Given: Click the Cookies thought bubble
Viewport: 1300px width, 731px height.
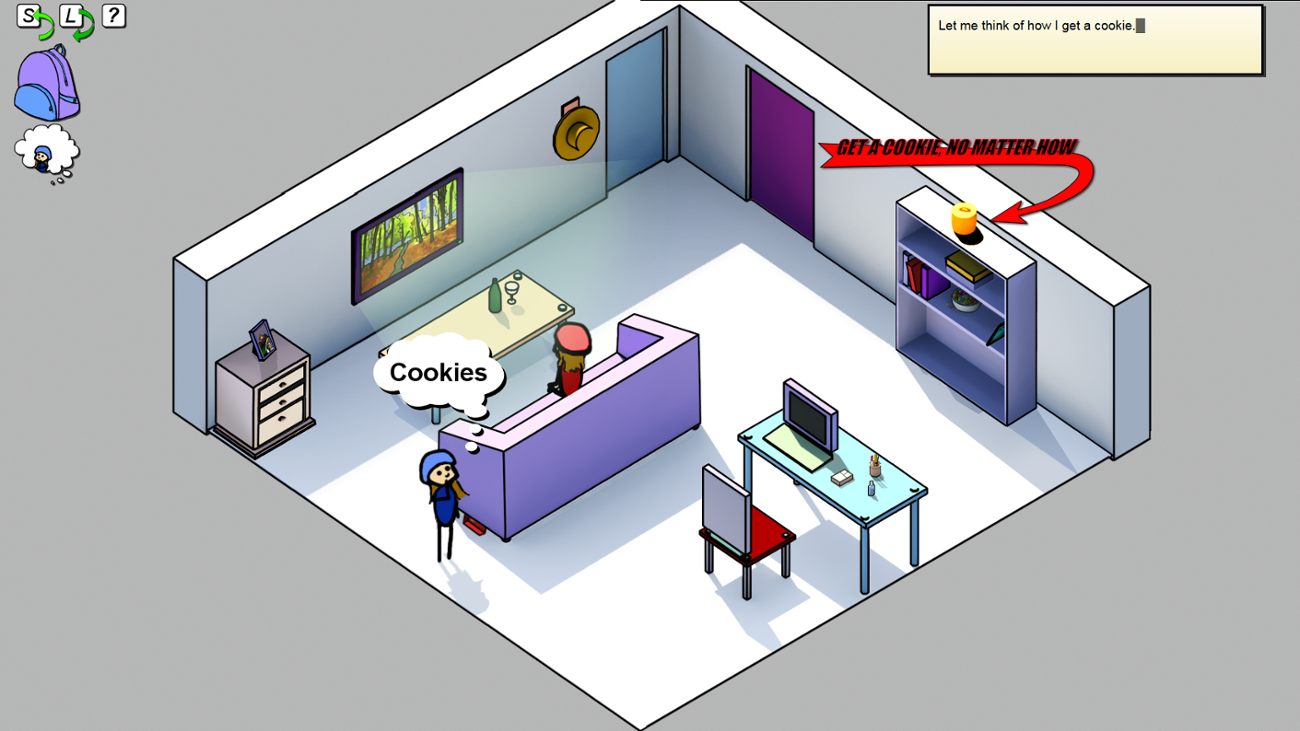Looking at the screenshot, I should coord(437,372).
